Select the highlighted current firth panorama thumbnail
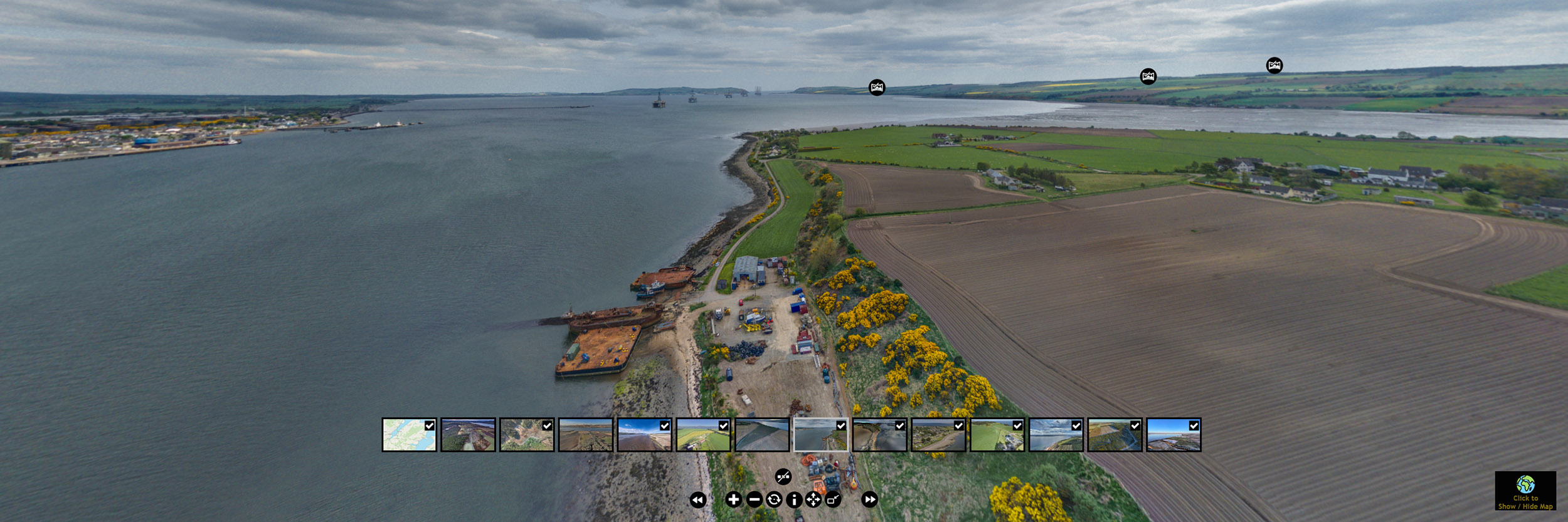Screen dimensions: 1568x522 (820, 435)
